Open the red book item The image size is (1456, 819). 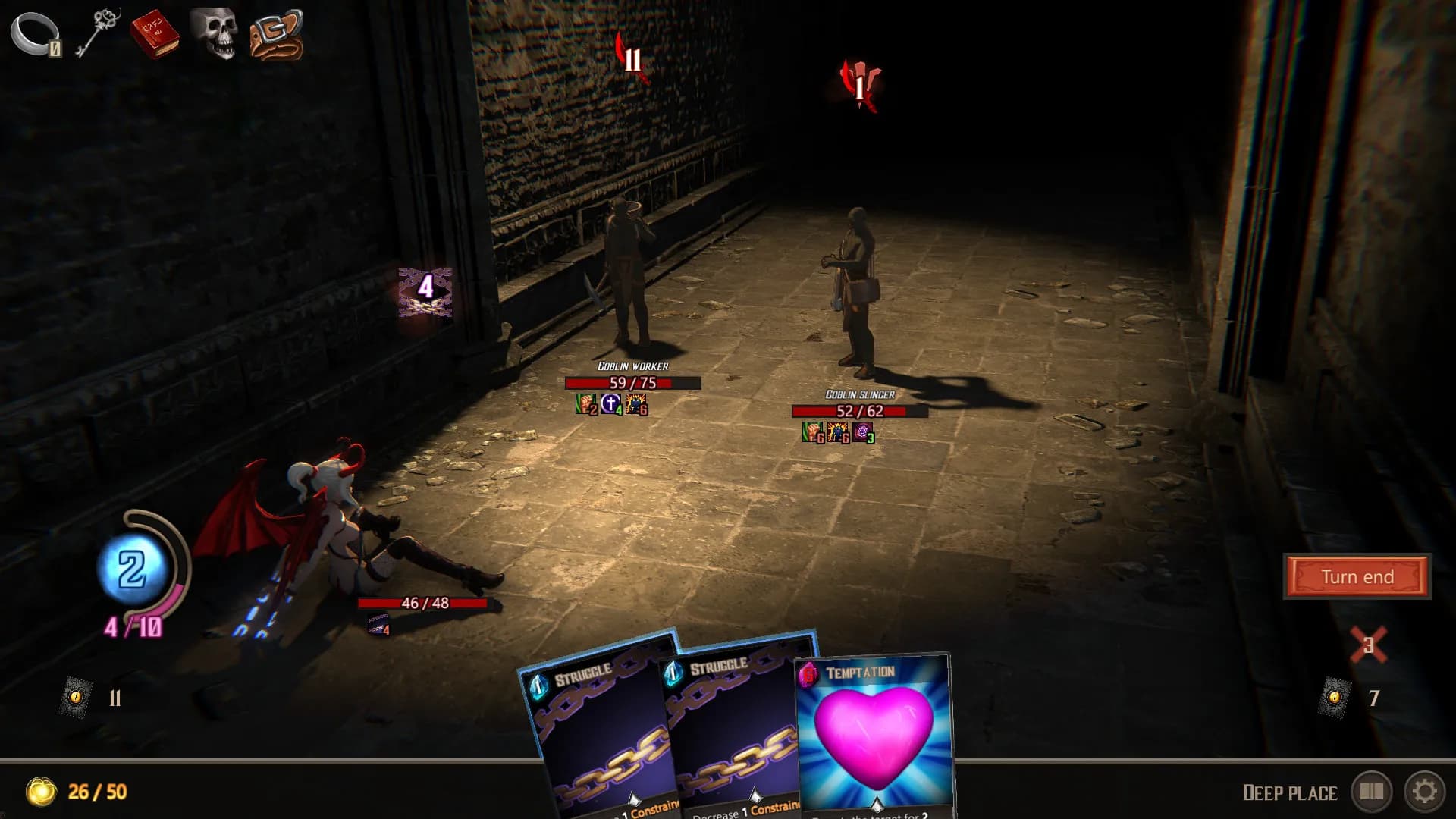click(x=155, y=34)
